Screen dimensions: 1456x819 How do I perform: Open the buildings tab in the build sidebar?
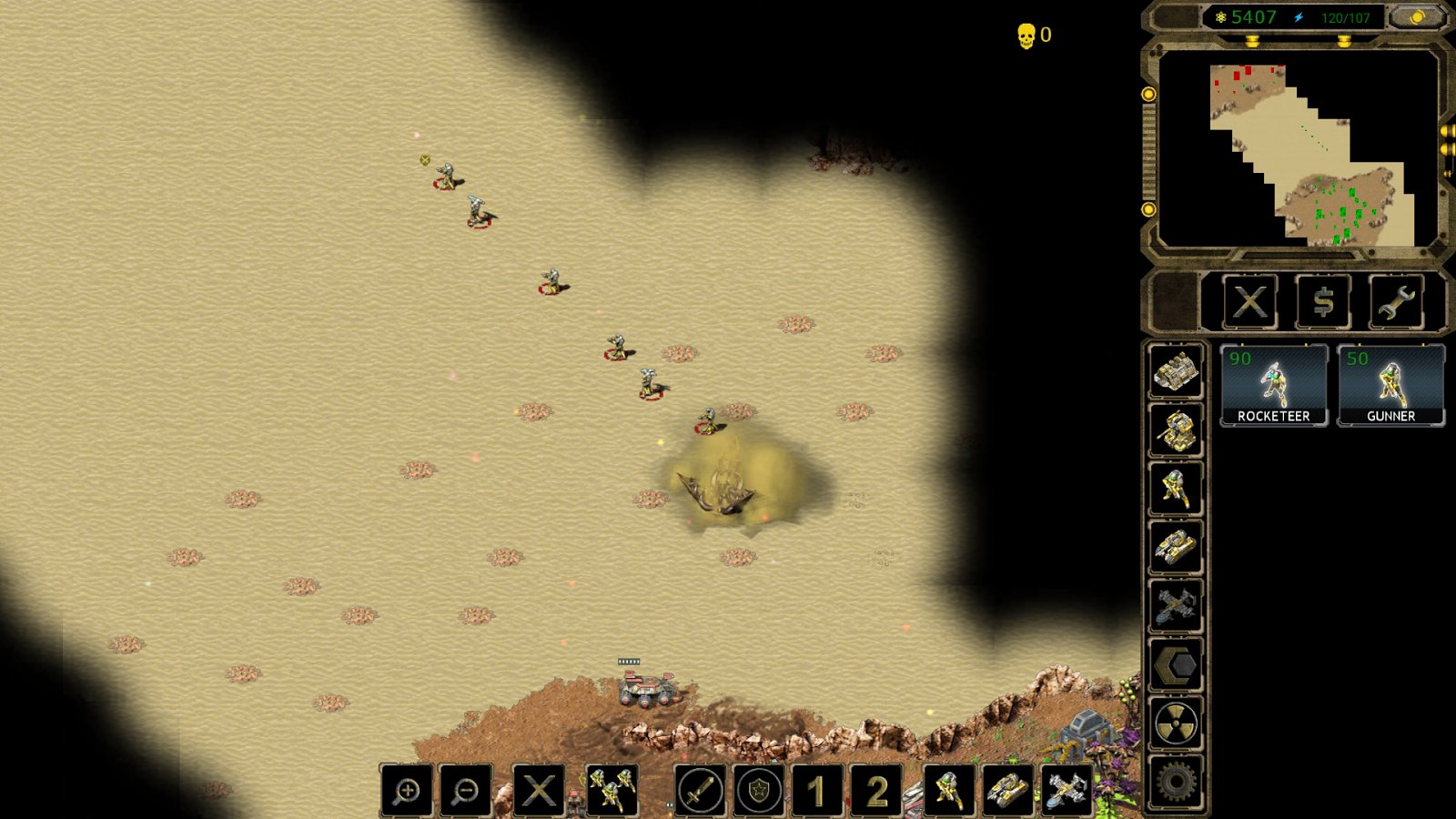tap(1176, 371)
